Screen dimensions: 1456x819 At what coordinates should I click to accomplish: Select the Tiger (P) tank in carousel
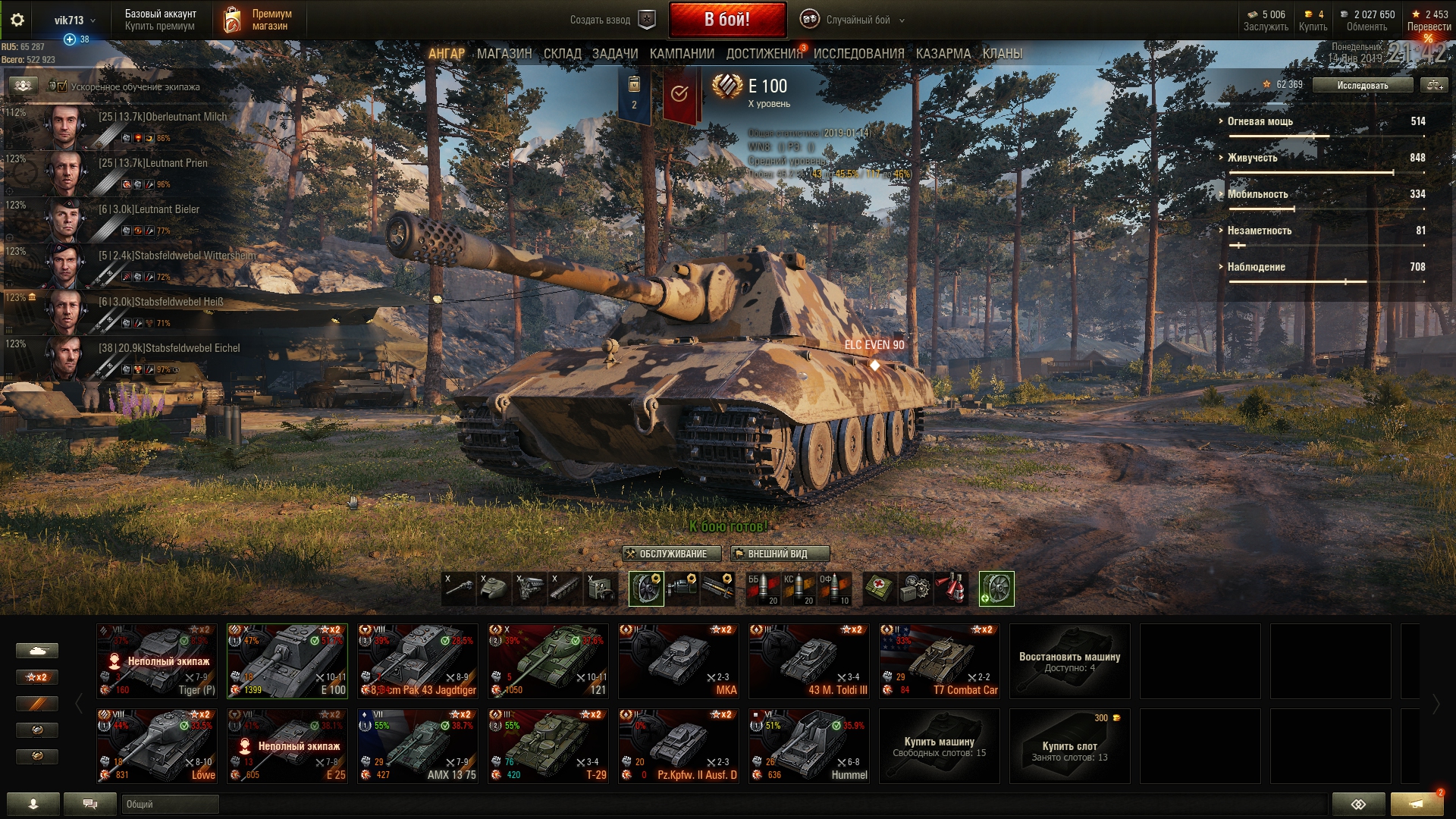click(157, 661)
